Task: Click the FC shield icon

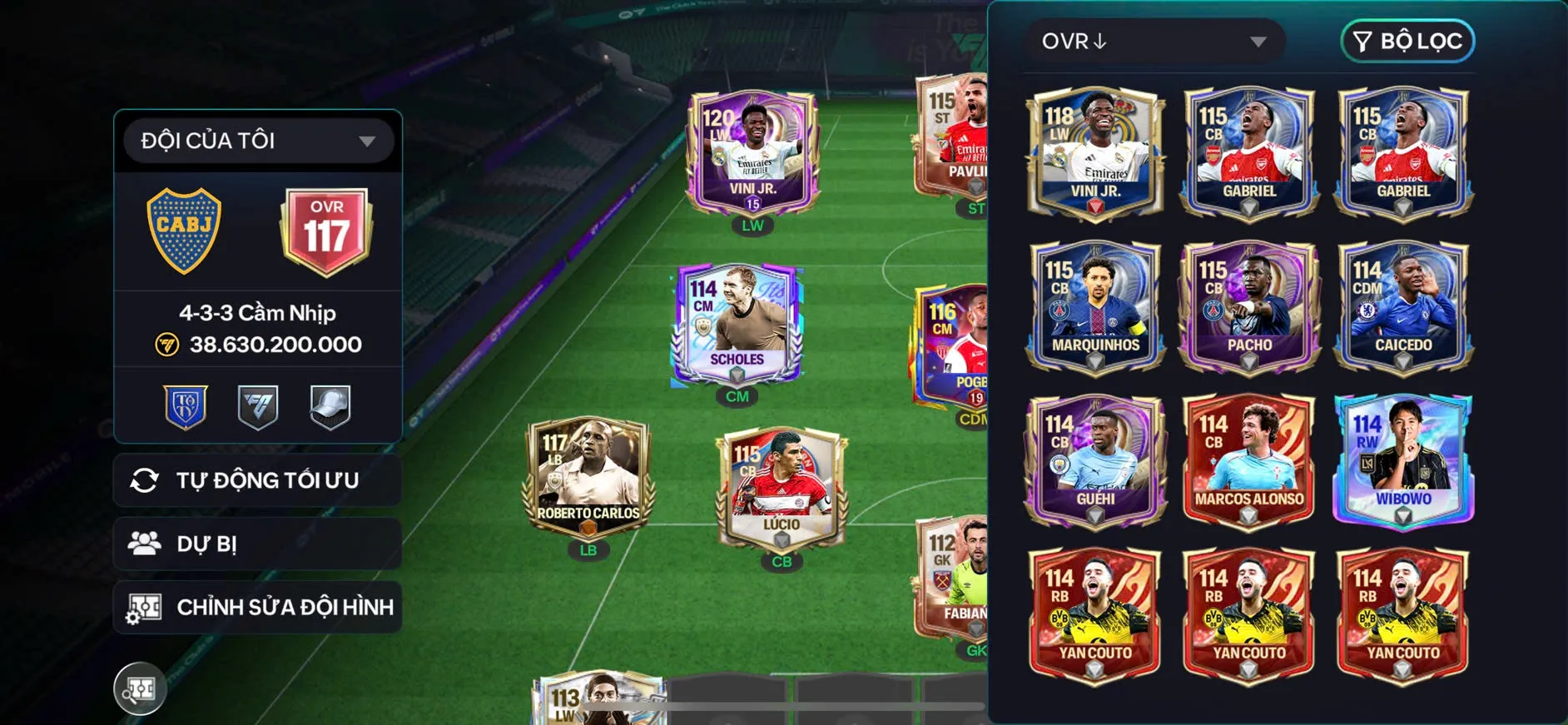Action: coord(258,407)
